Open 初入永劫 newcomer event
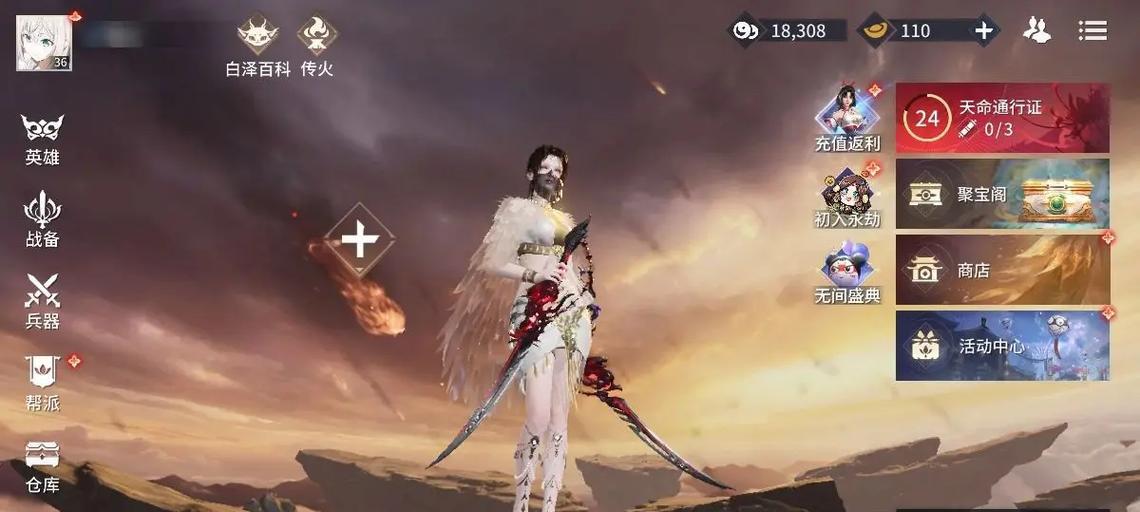Image resolution: width=1140 pixels, height=512 pixels. pos(847,195)
